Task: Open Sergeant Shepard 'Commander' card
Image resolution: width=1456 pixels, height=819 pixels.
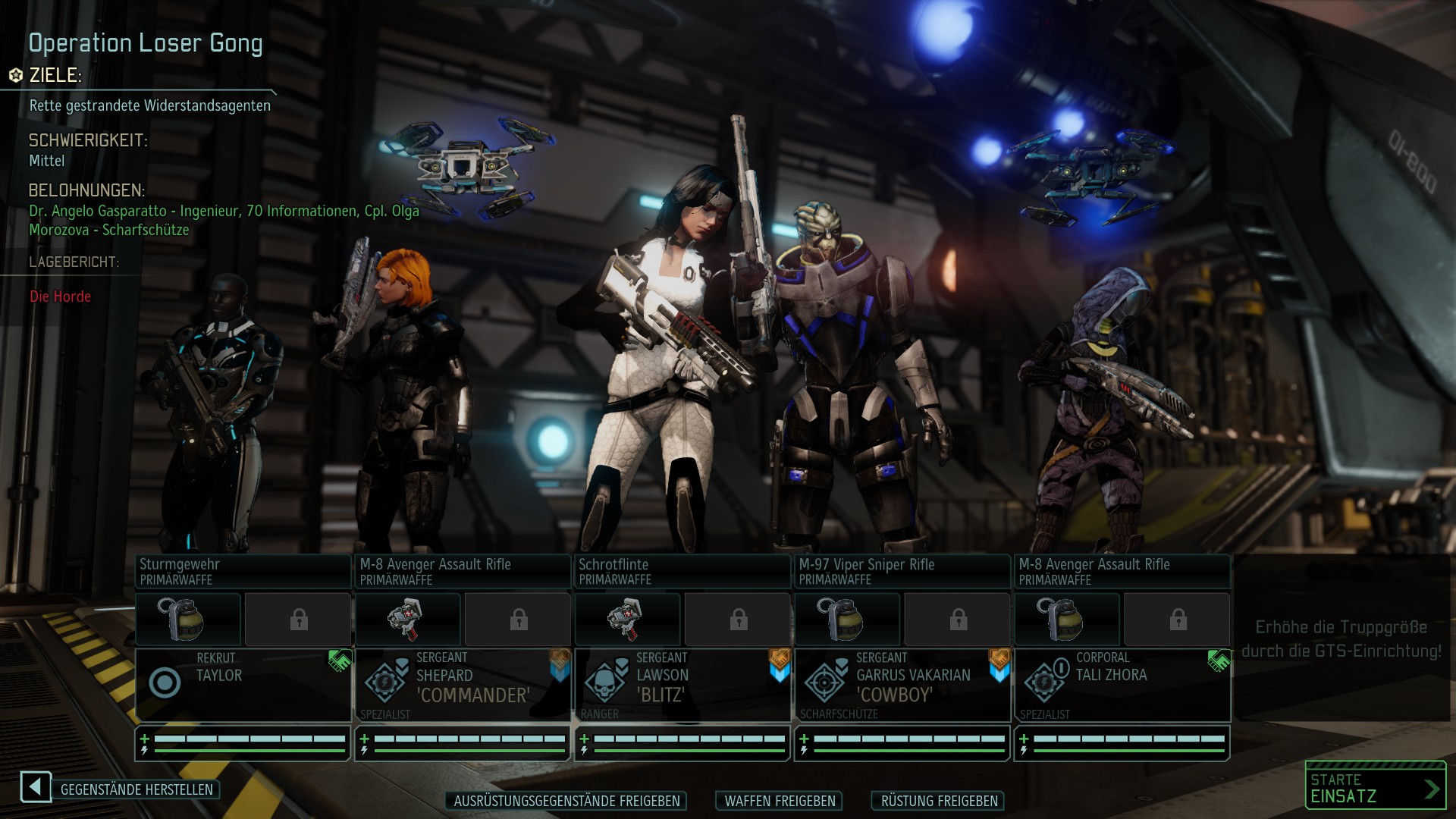Action: tap(463, 684)
